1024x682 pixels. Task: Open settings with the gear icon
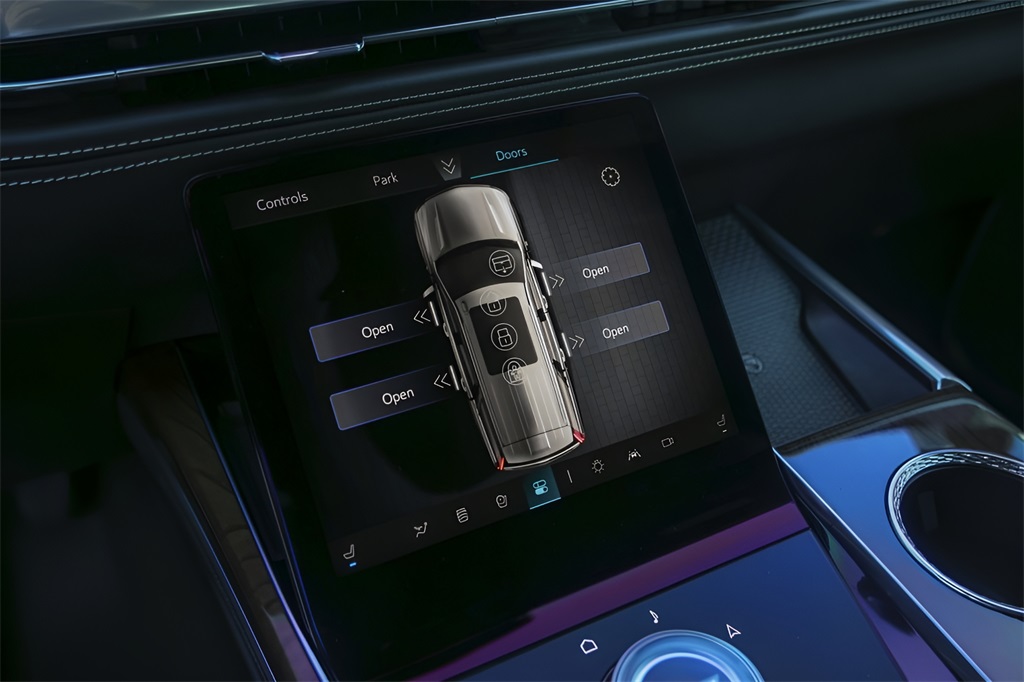pos(610,177)
